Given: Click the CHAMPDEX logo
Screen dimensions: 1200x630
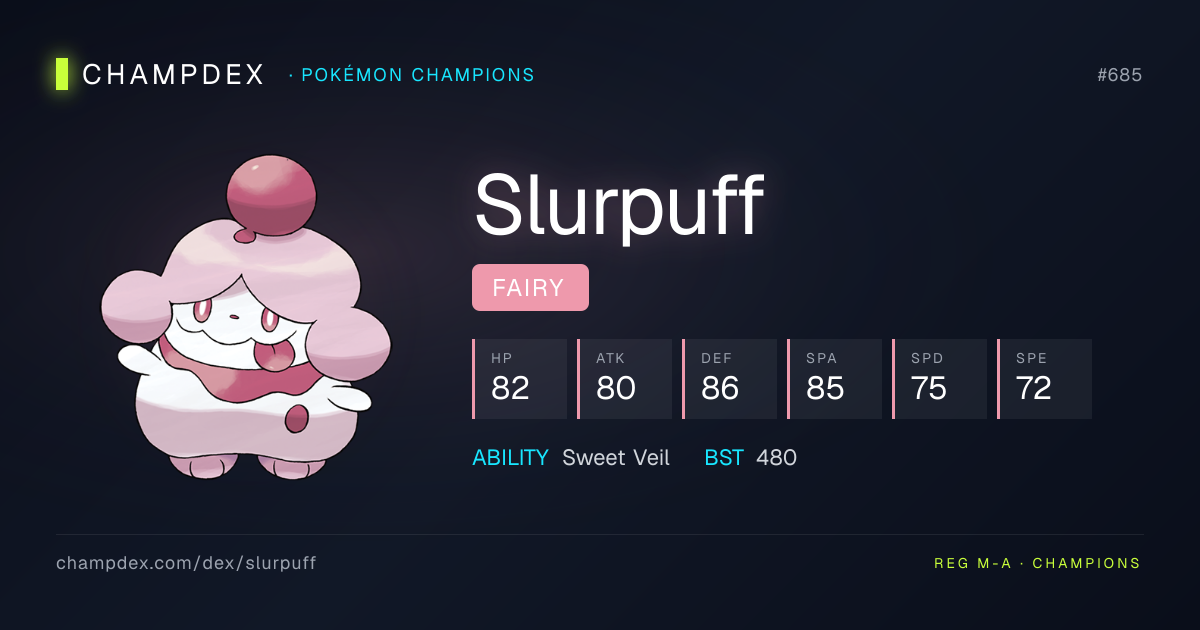Looking at the screenshot, I should coord(162,74).
